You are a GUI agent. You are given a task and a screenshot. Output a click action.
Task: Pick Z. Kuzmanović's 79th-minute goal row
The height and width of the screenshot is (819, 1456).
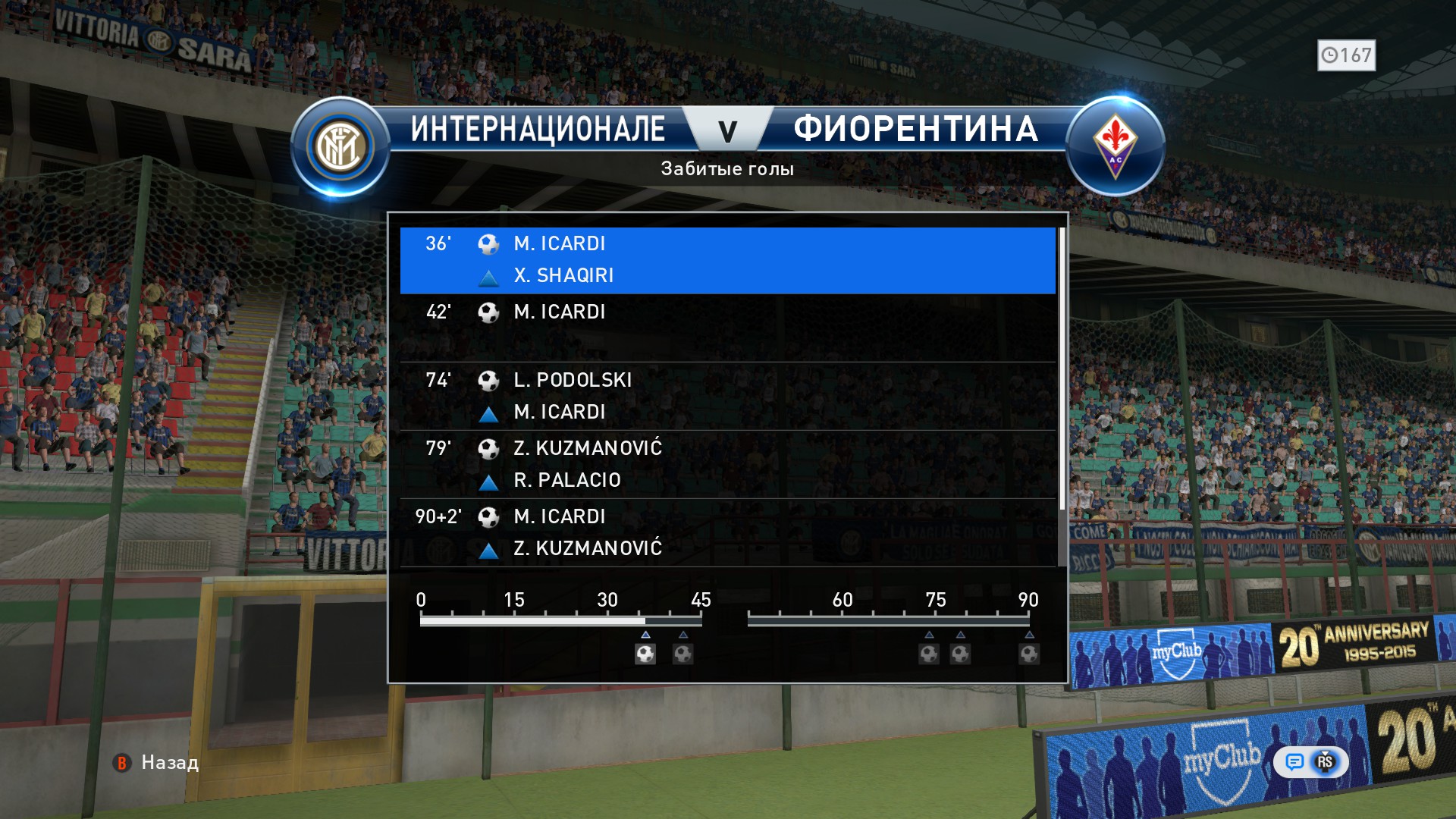(x=726, y=464)
